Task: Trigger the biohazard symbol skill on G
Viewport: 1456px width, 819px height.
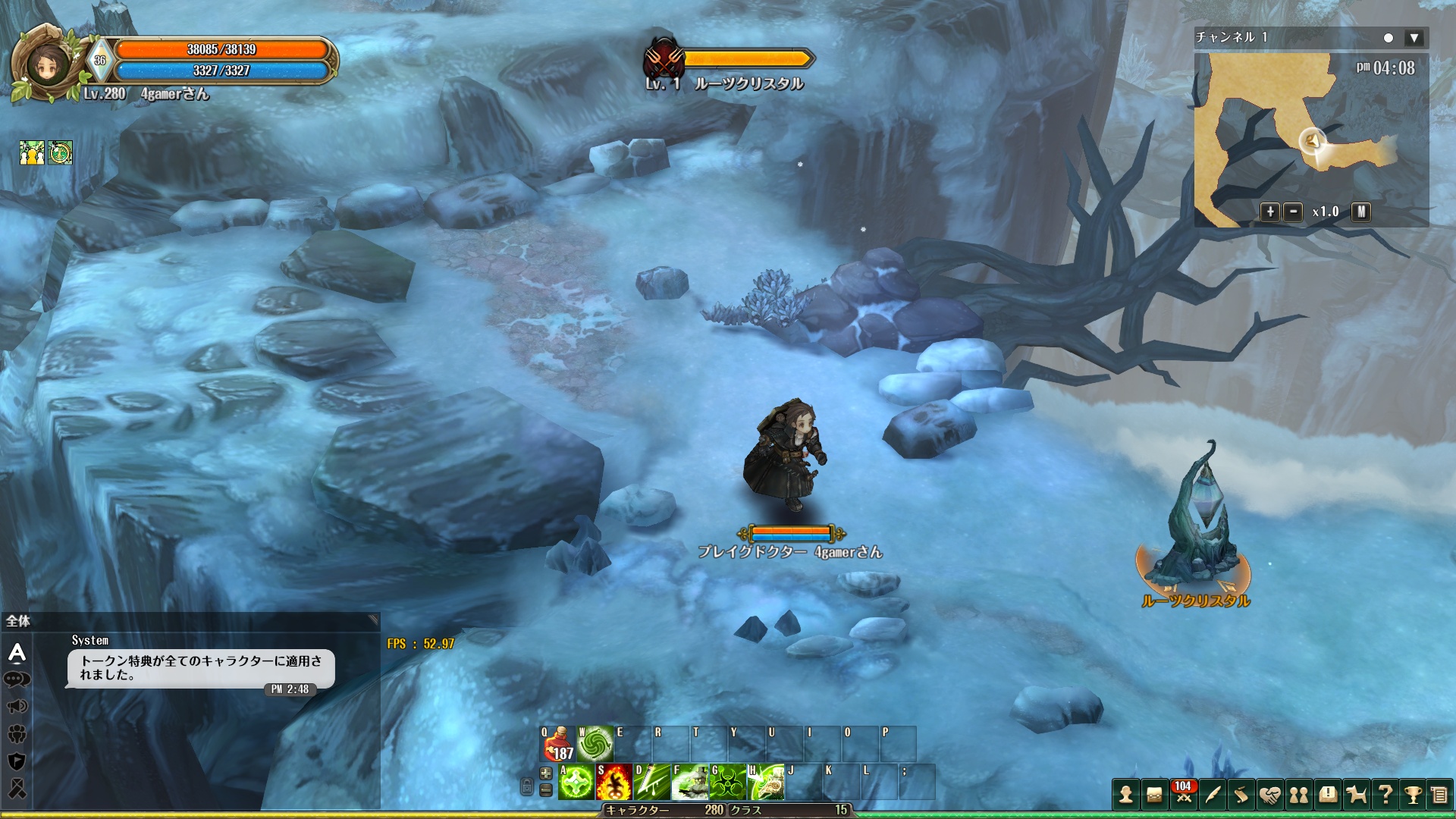Action: tap(727, 782)
